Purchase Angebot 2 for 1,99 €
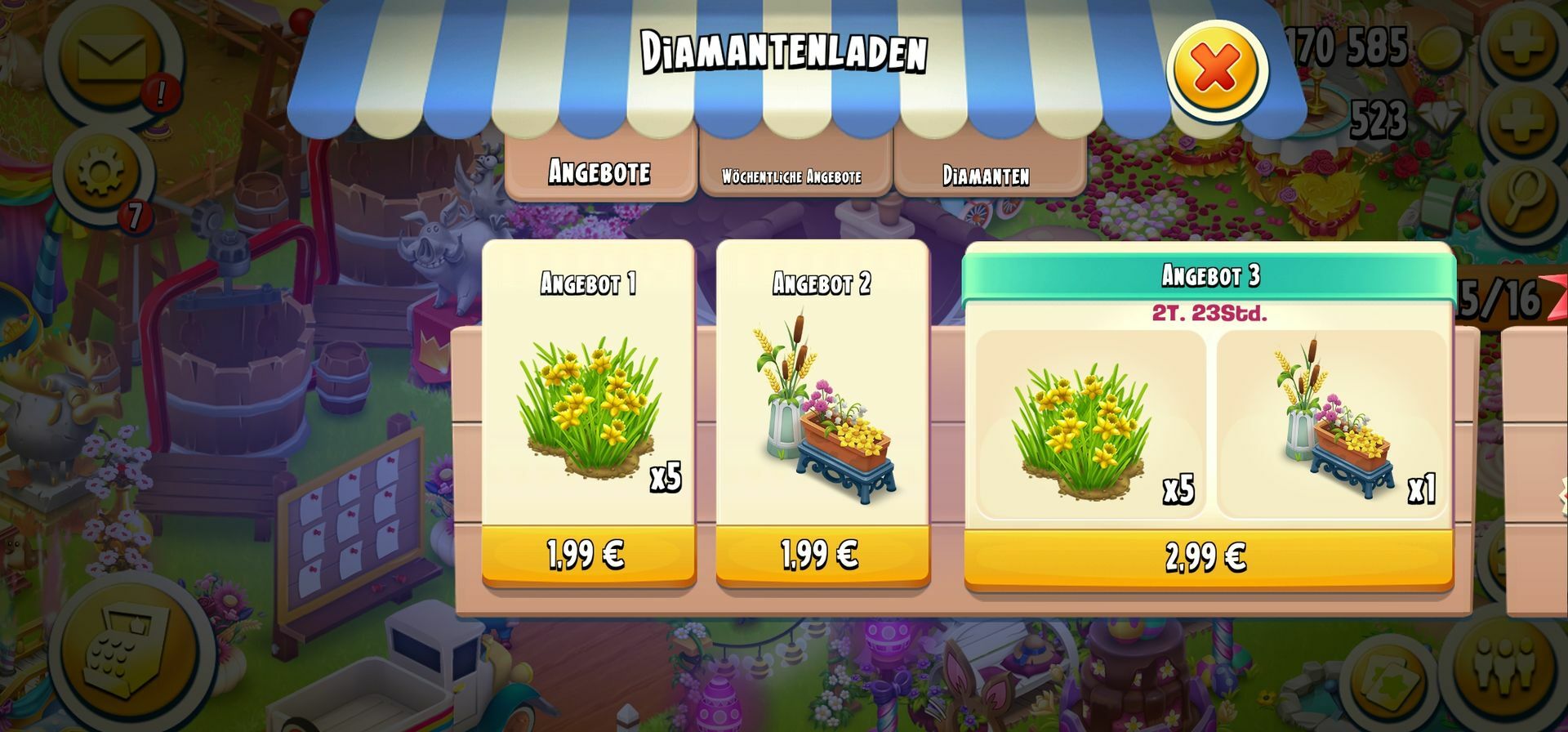The height and width of the screenshot is (732, 1568). click(822, 556)
